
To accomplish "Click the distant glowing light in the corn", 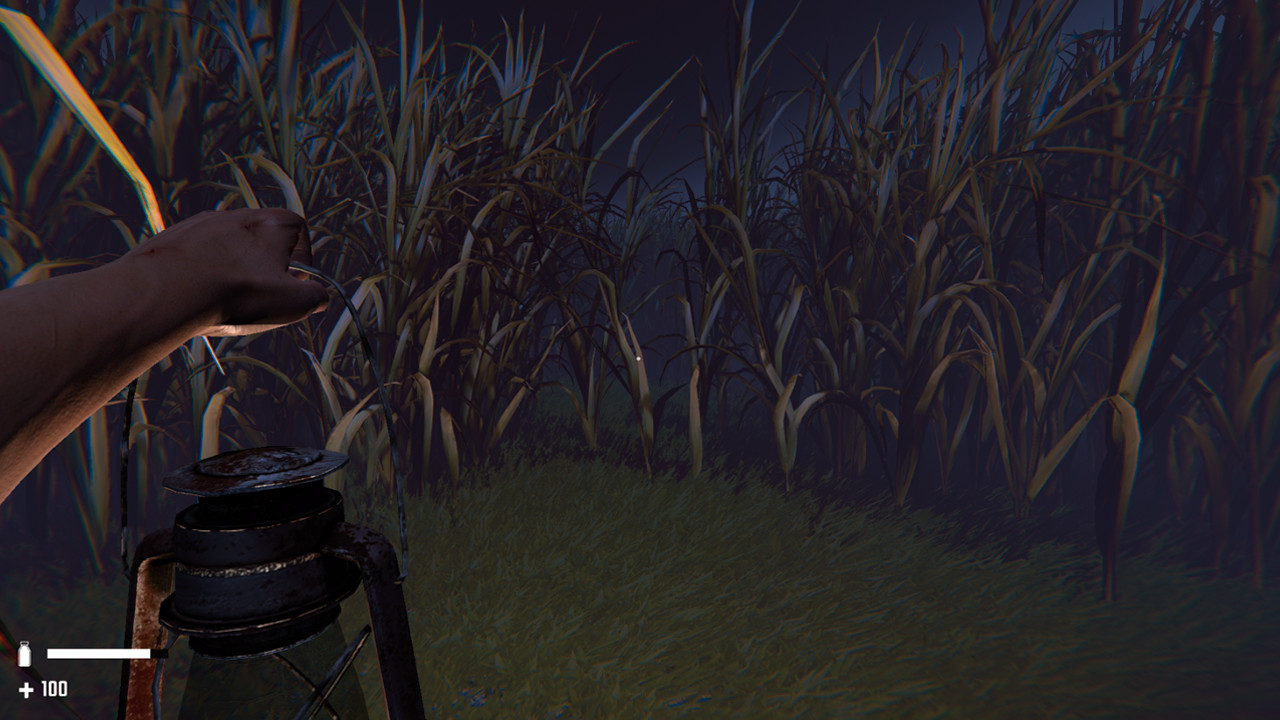I will pyautogui.click(x=638, y=356).
